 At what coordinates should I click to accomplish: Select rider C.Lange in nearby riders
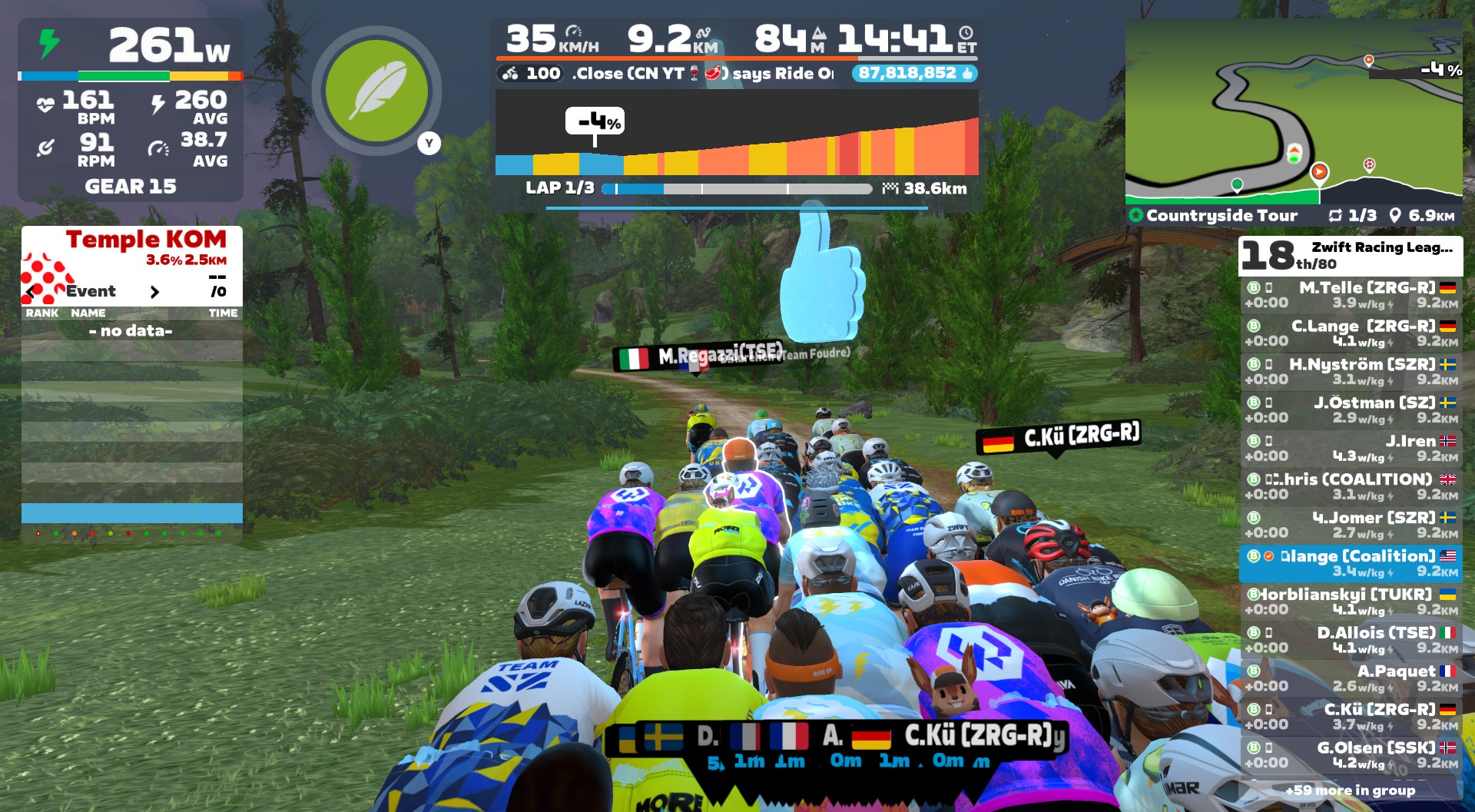tap(1351, 333)
